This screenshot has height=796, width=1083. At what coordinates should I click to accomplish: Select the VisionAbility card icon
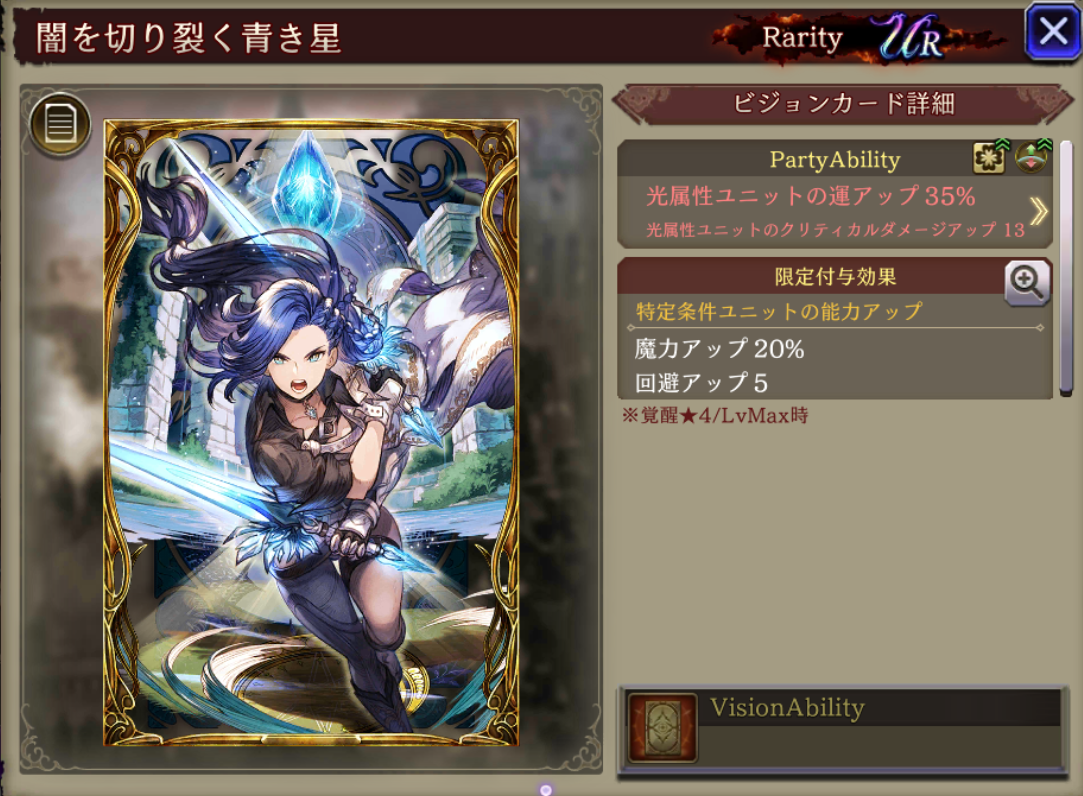(662, 728)
